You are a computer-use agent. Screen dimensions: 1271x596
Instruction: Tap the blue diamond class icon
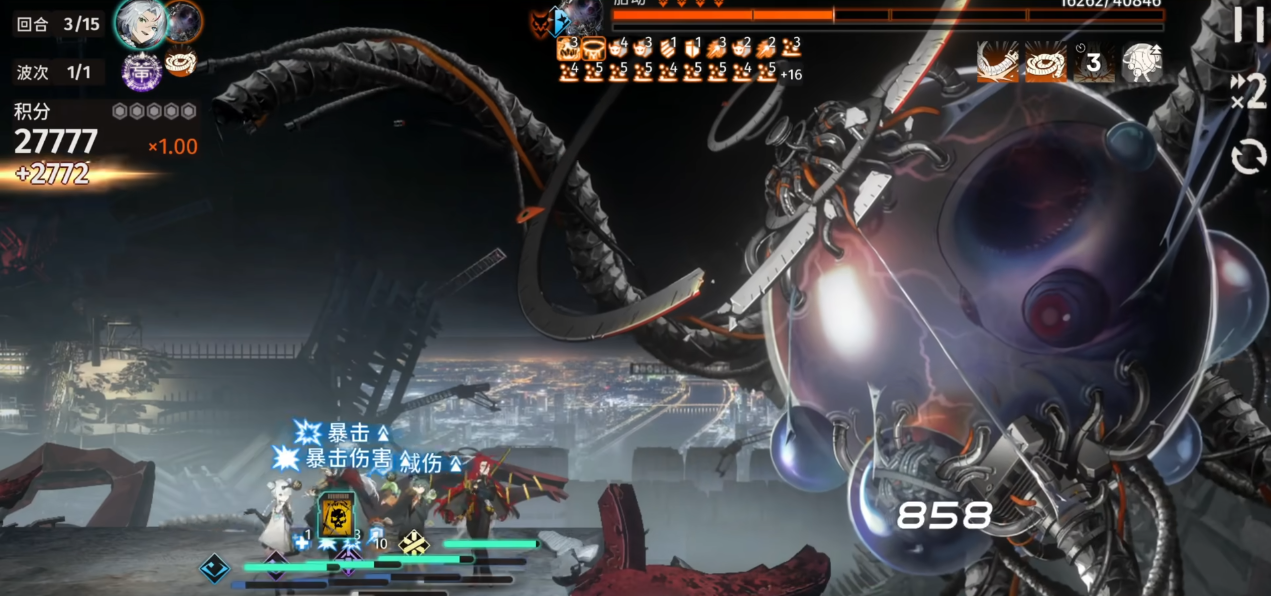click(214, 569)
